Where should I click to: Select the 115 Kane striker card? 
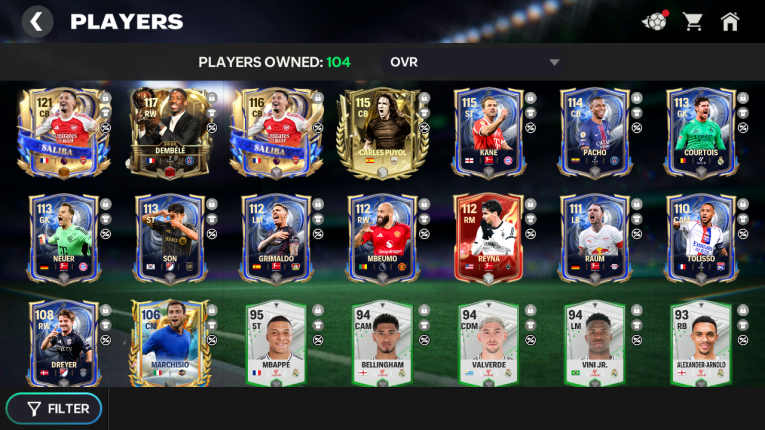pos(485,131)
